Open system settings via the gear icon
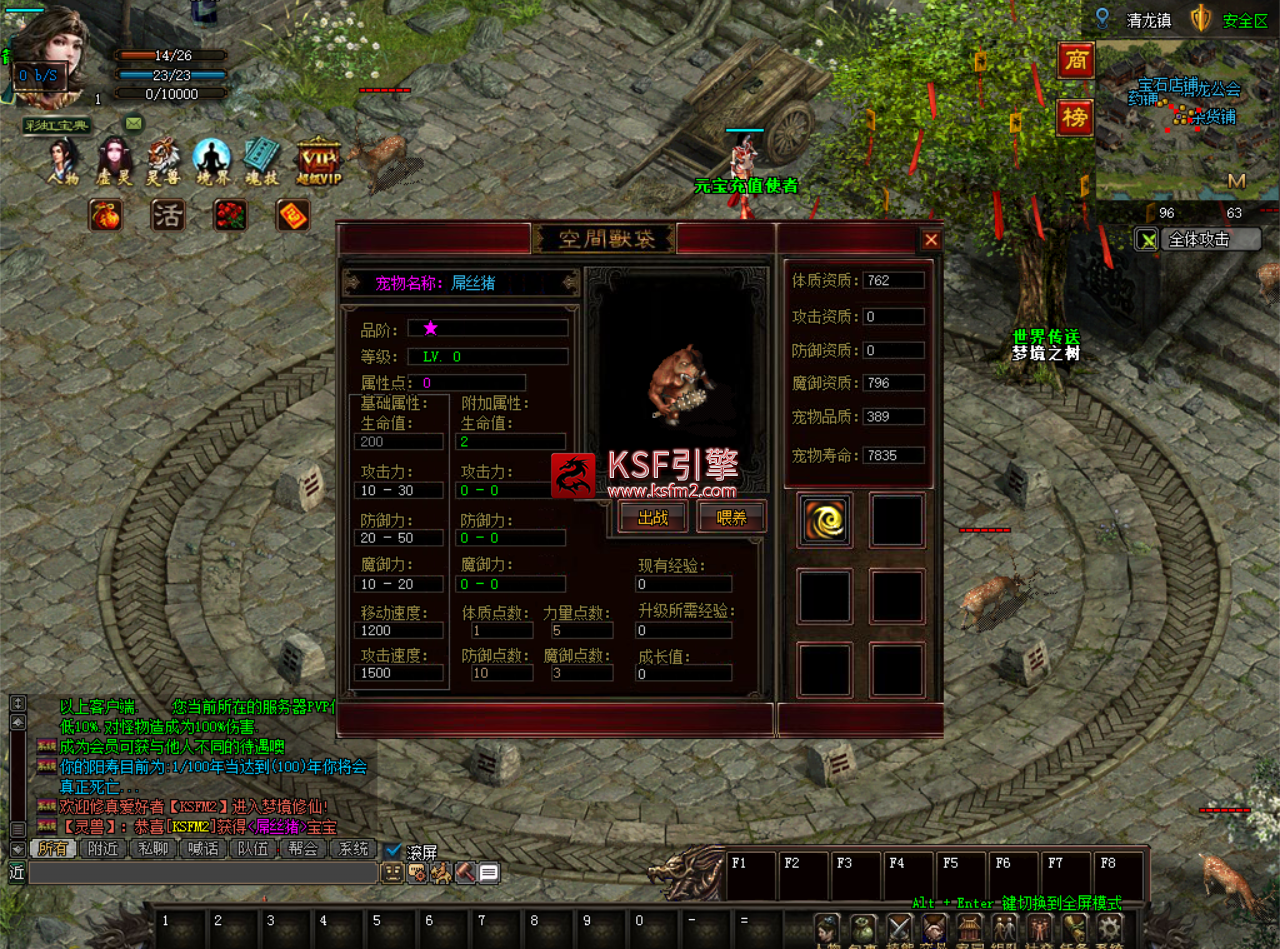This screenshot has width=1280, height=949. click(1108, 930)
